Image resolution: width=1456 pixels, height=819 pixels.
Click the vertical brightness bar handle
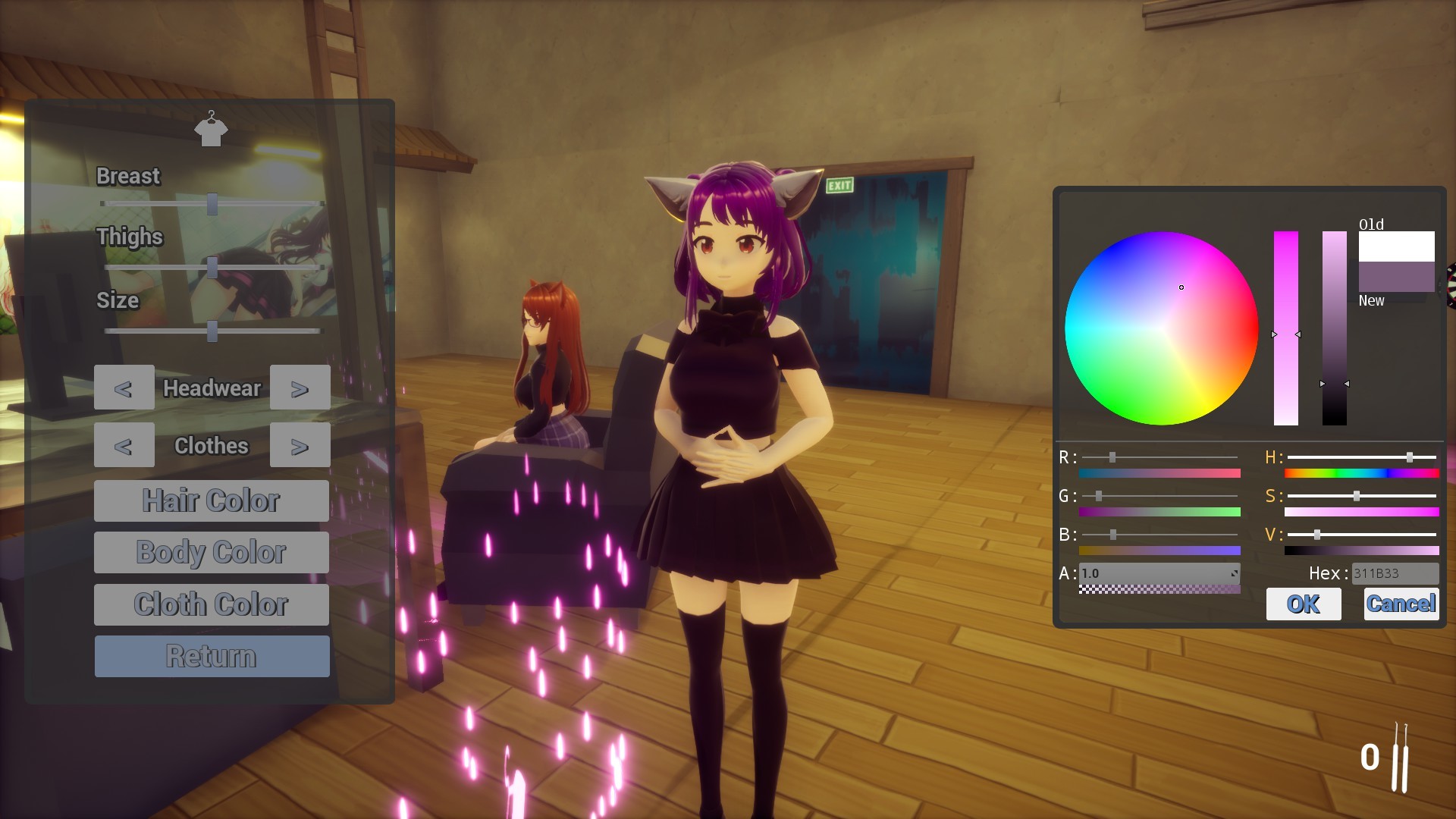click(x=1335, y=384)
